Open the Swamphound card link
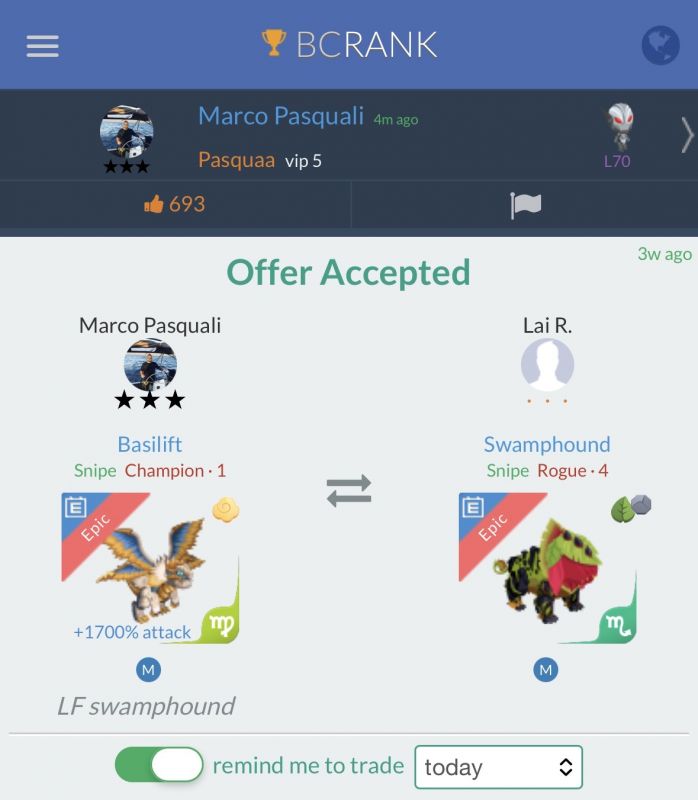The height and width of the screenshot is (800, 698). 546,444
